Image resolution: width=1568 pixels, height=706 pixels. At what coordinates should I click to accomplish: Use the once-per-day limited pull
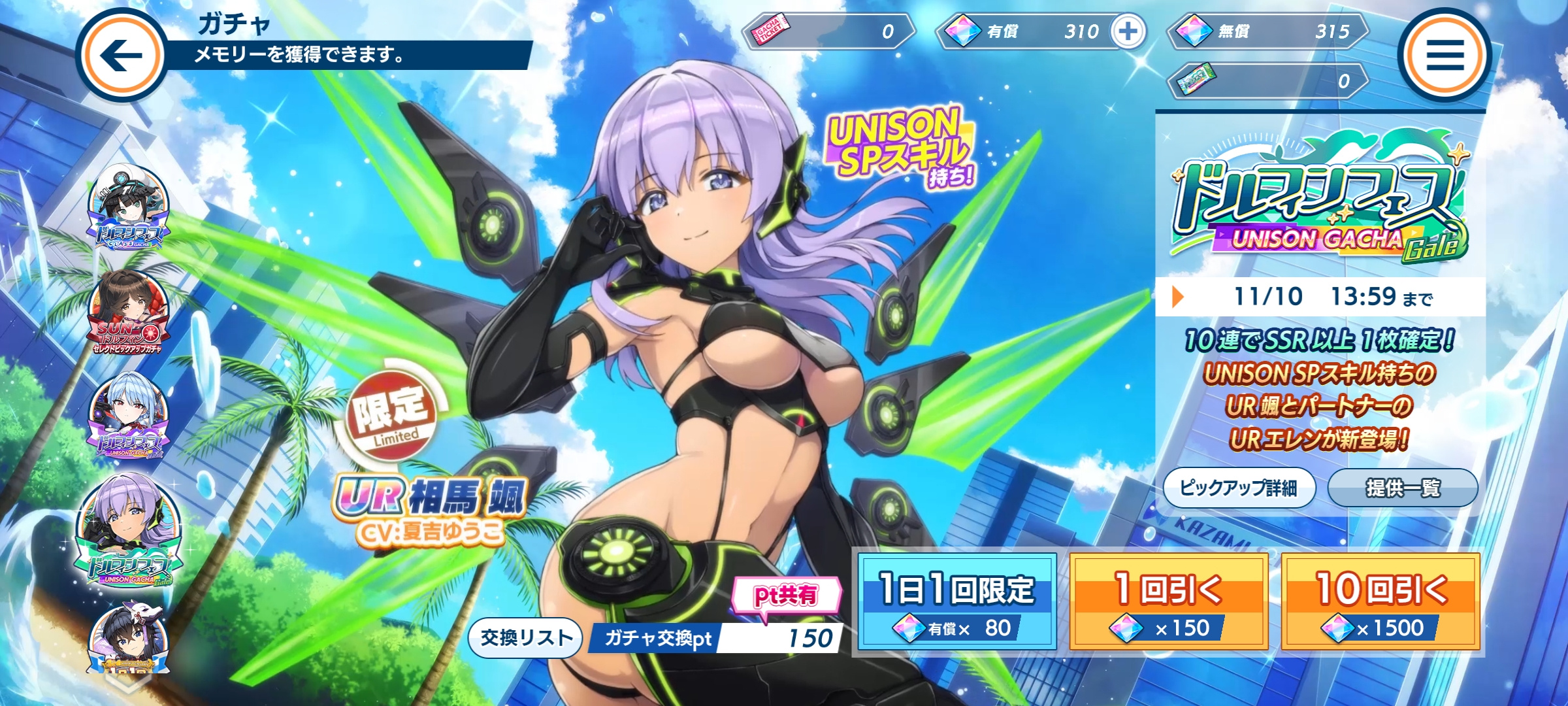coord(957,602)
